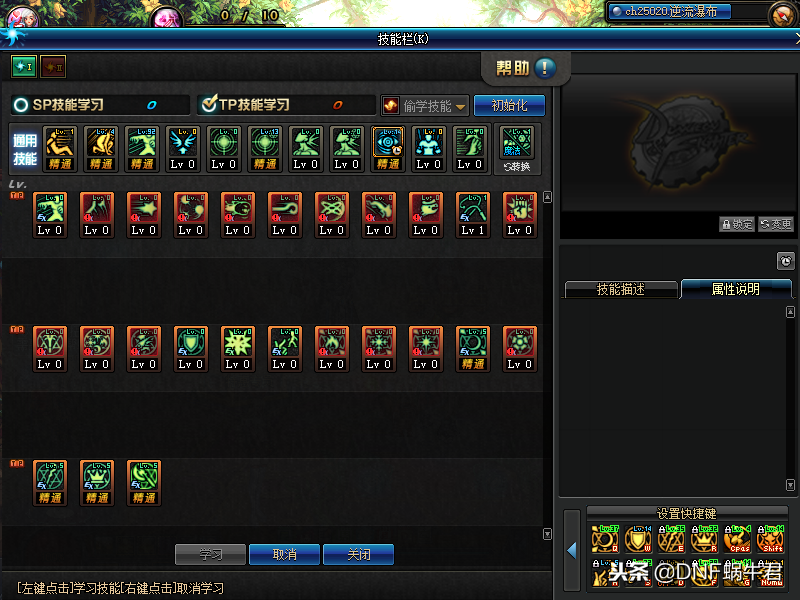
Task: Click the 魔法转换 conversion skill icon
Action: coord(517,148)
